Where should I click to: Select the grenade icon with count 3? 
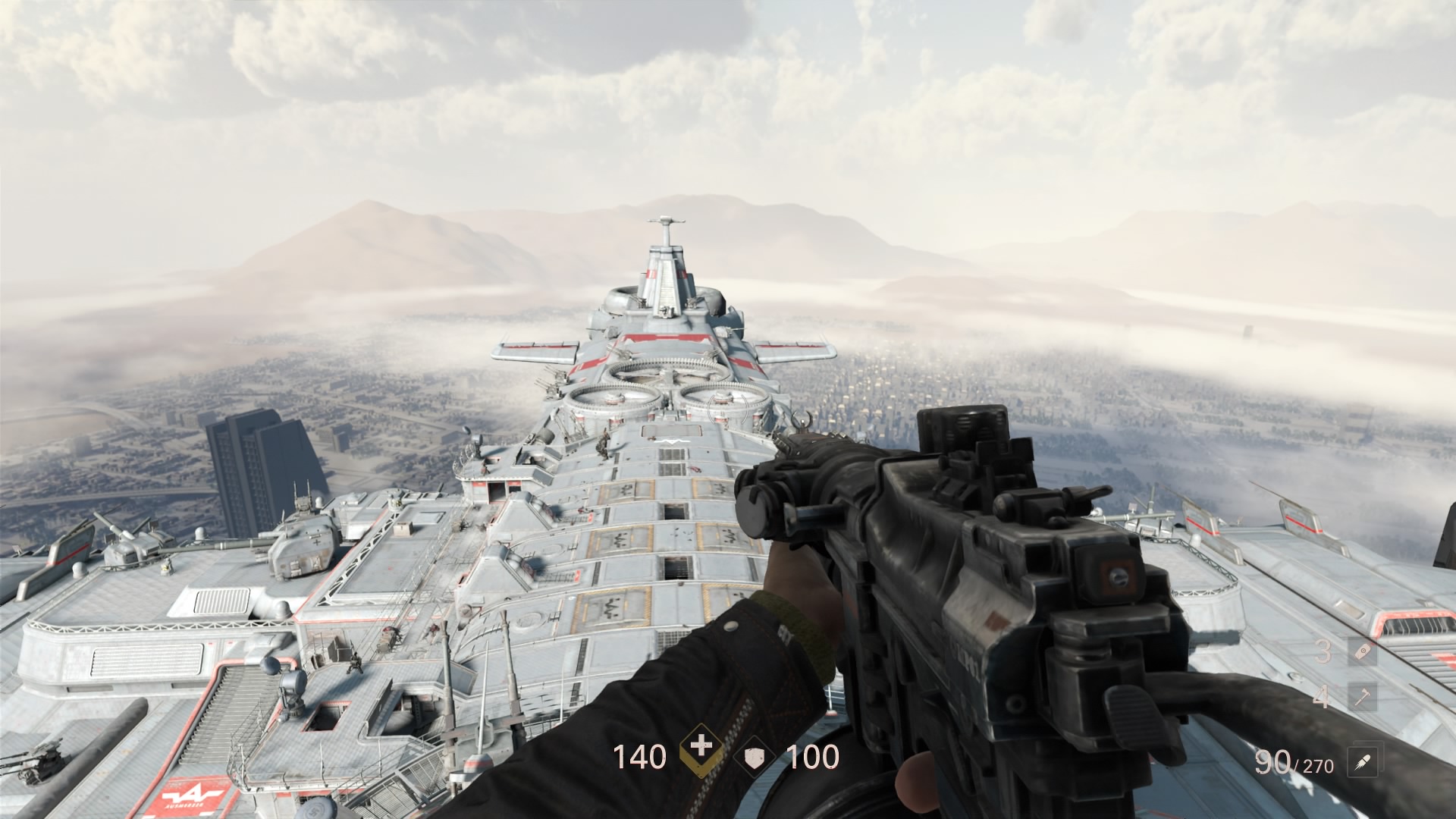[1362, 651]
